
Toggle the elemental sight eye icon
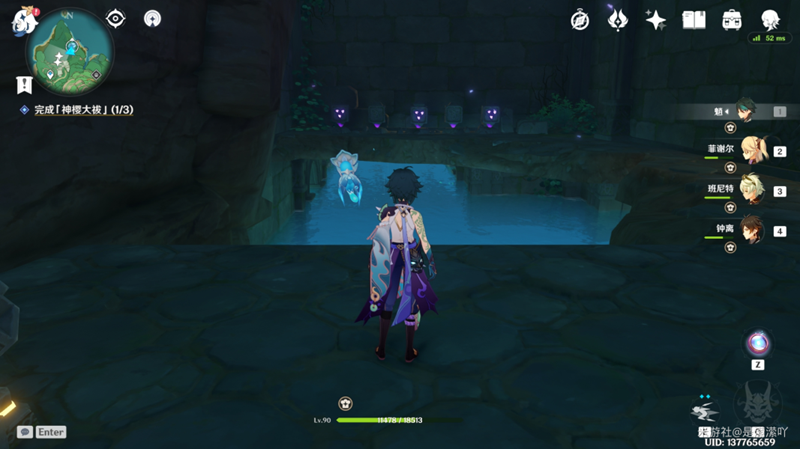116,18
